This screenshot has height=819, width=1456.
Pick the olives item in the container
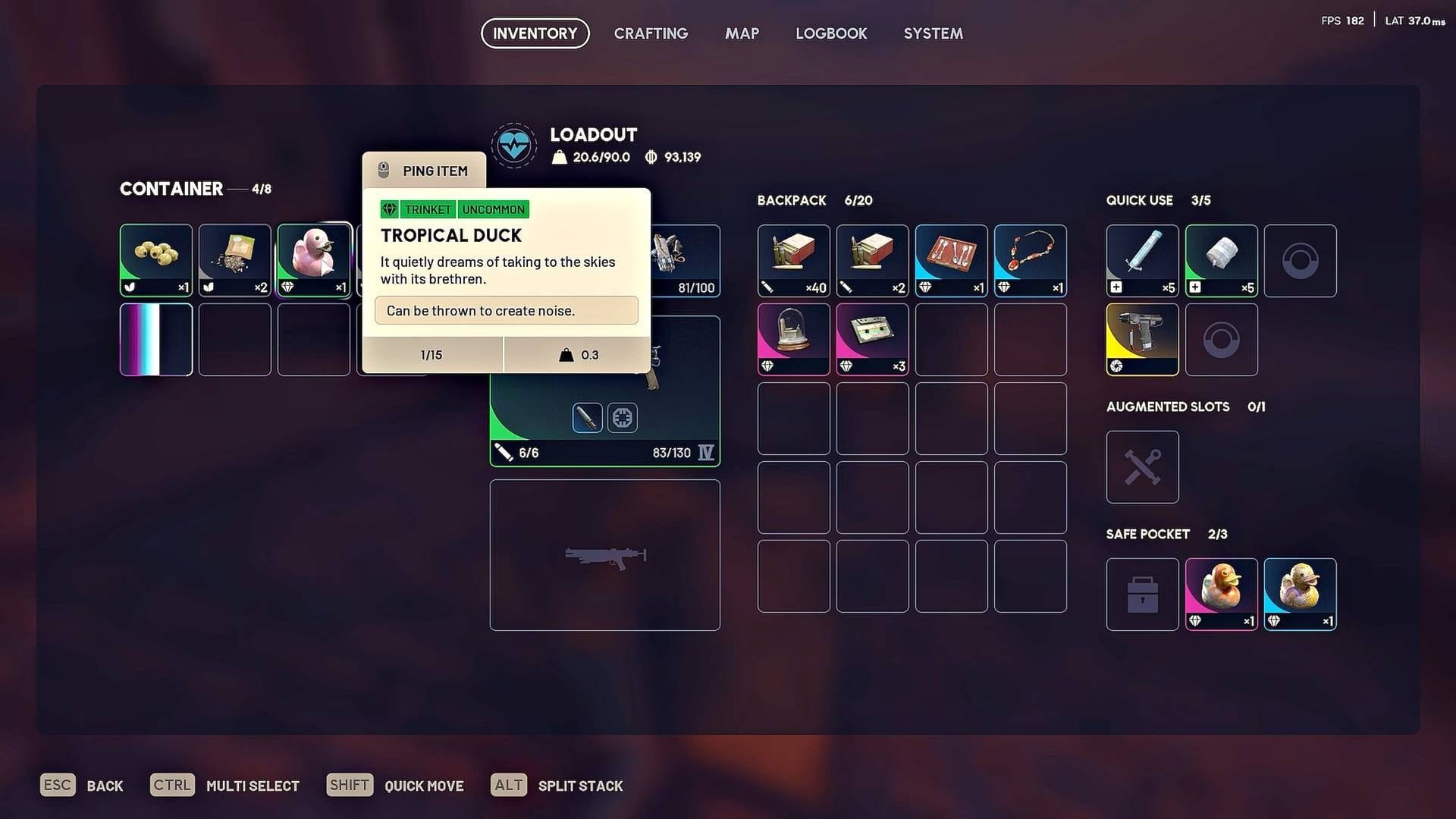tap(156, 259)
